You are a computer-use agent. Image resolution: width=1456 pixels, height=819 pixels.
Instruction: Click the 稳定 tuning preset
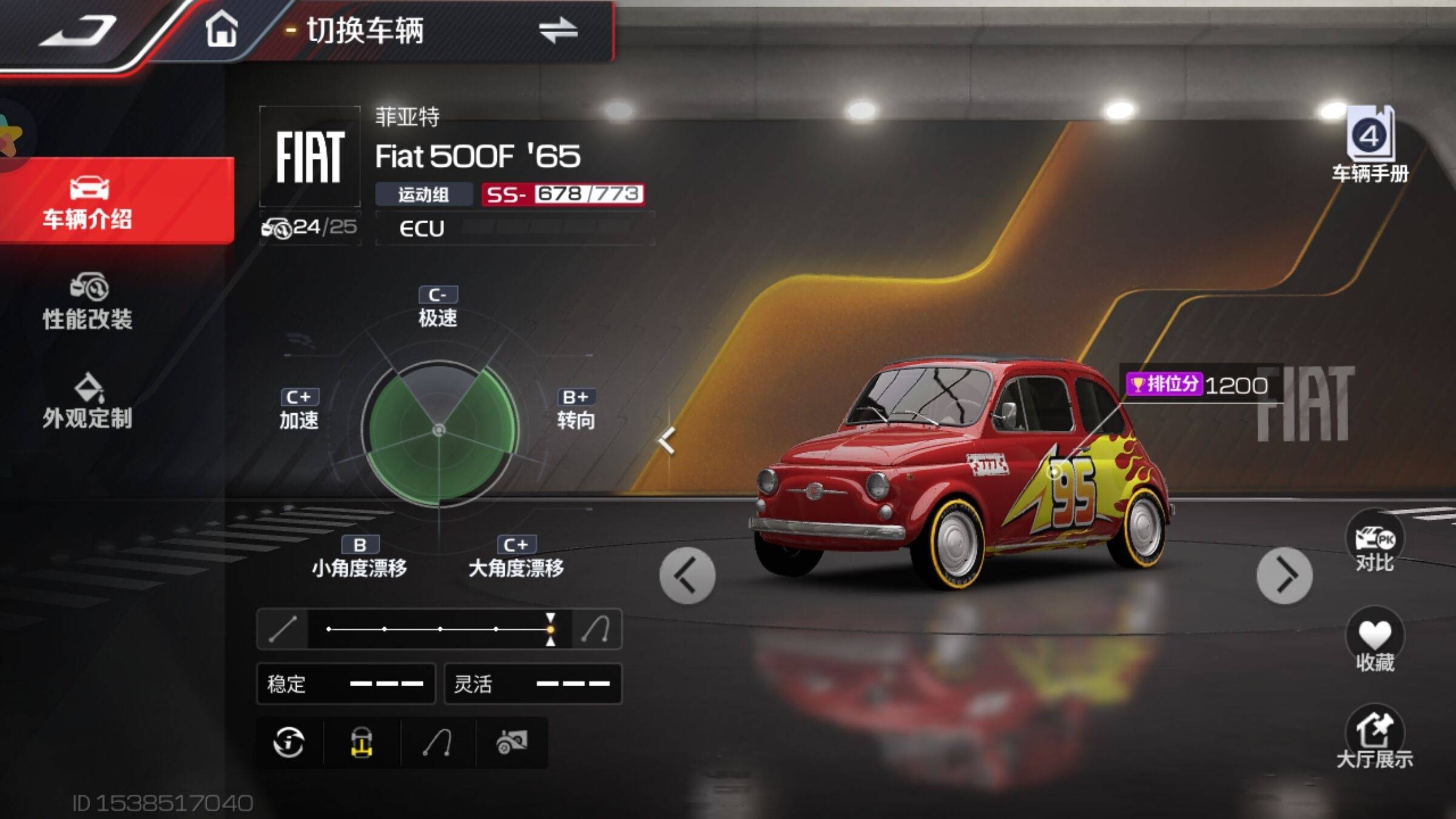(346, 684)
